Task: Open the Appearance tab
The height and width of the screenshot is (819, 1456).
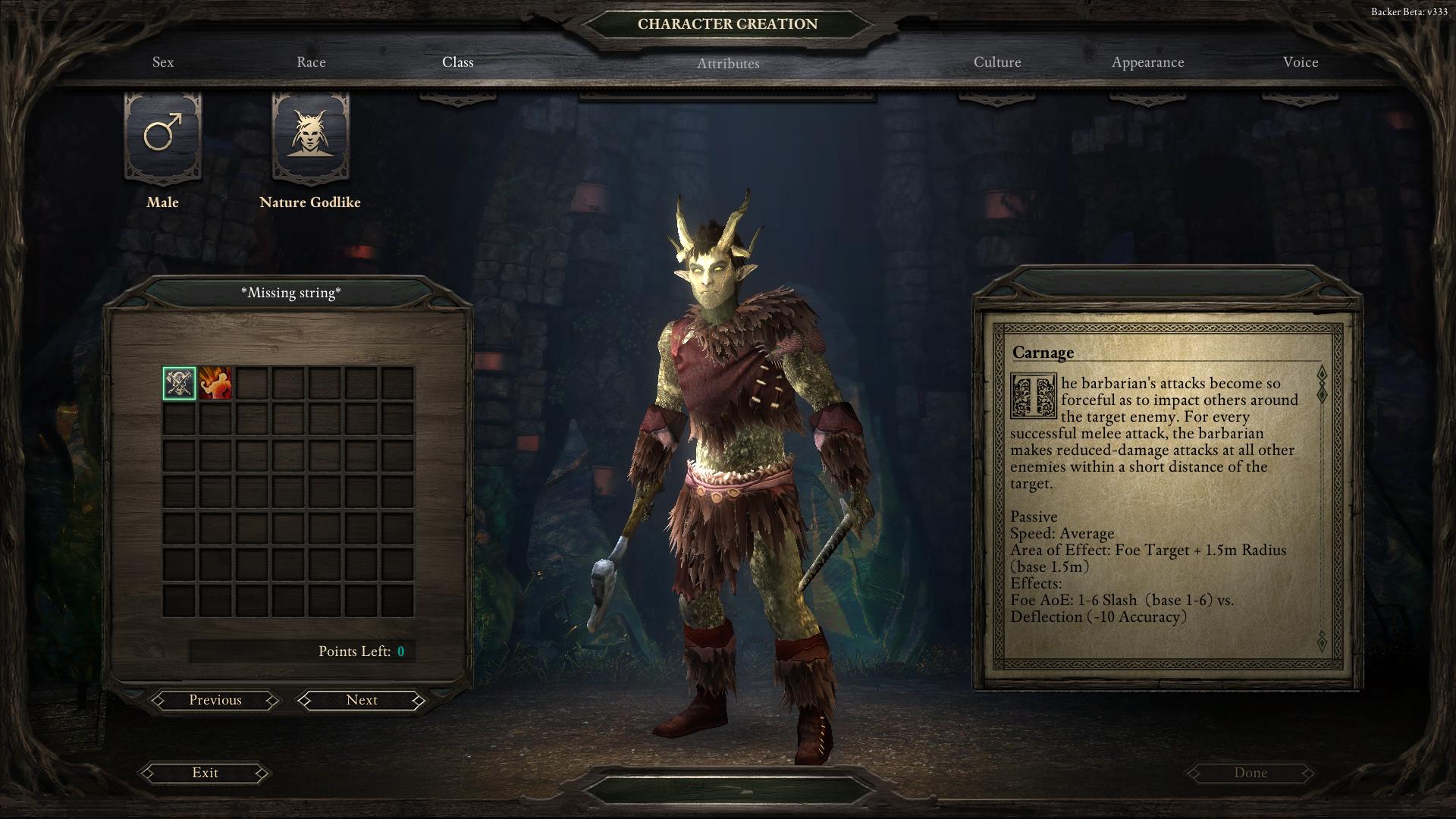Action: click(1147, 62)
